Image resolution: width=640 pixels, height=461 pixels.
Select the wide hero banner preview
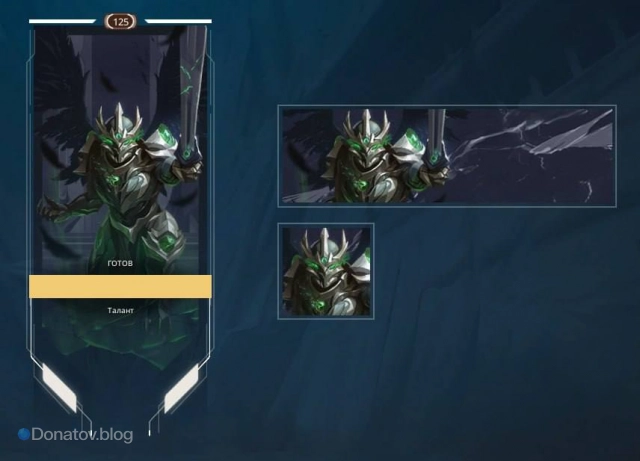447,156
